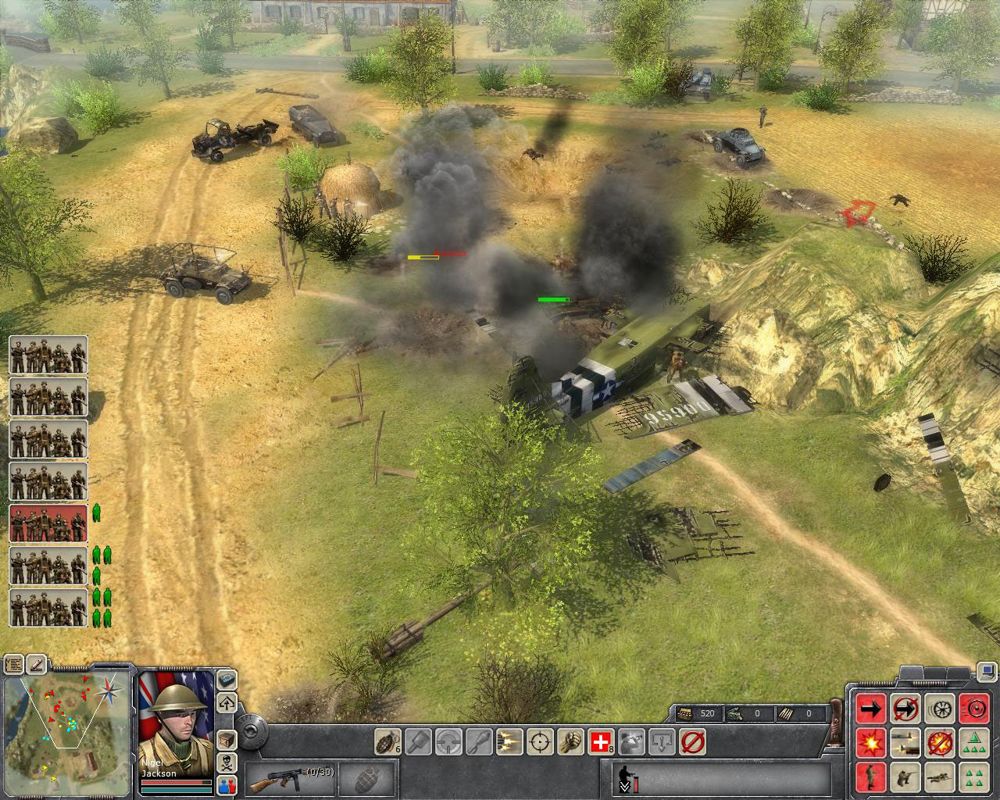Viewport: 1000px width, 800px height.
Task: Open the monitor icon game menu
Action: tap(986, 671)
